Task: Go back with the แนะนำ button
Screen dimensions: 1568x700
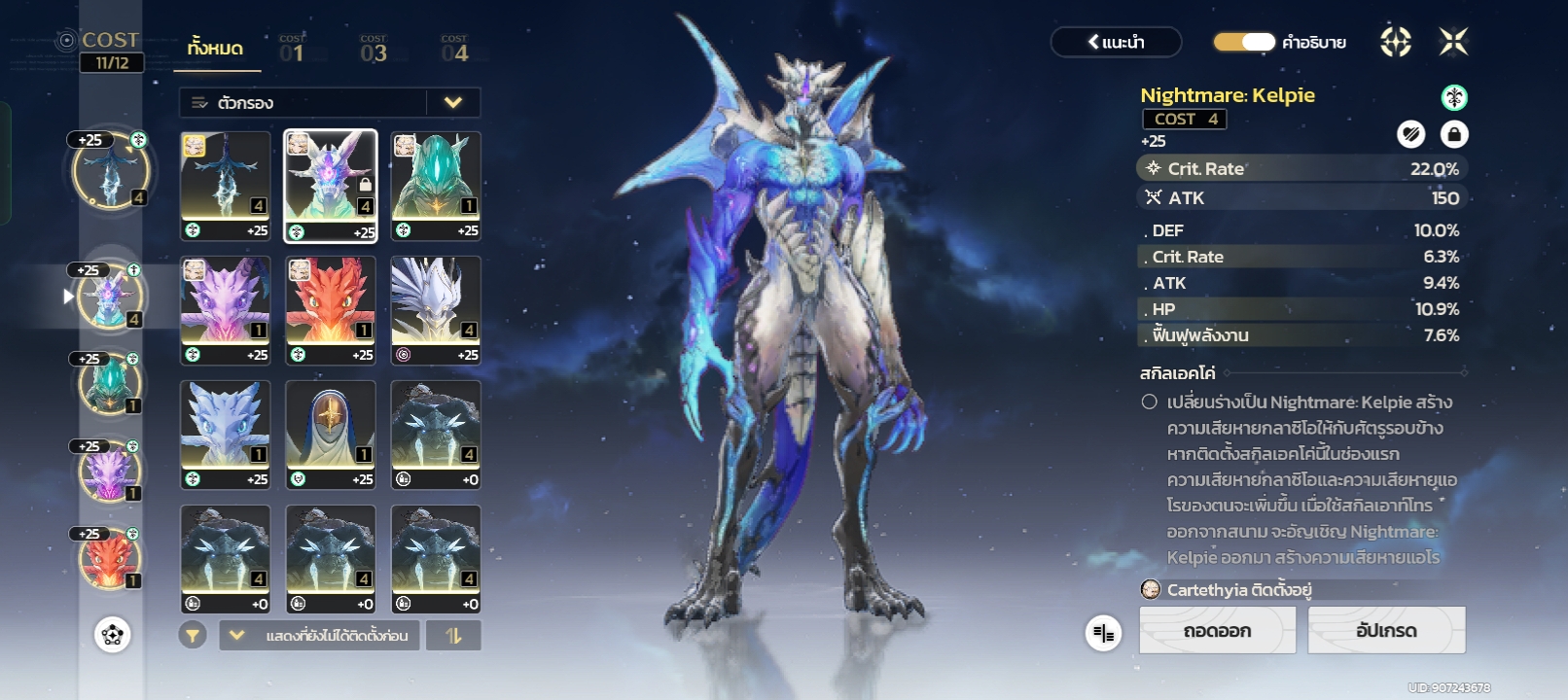Action: 1116,42
